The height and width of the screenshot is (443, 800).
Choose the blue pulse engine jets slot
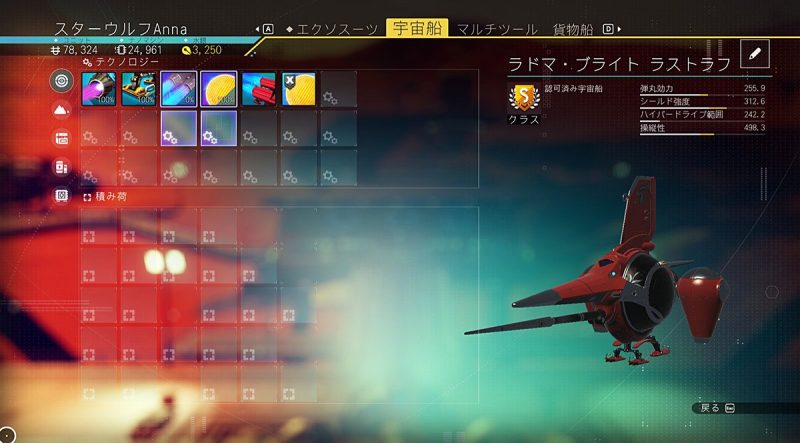(x=179, y=89)
